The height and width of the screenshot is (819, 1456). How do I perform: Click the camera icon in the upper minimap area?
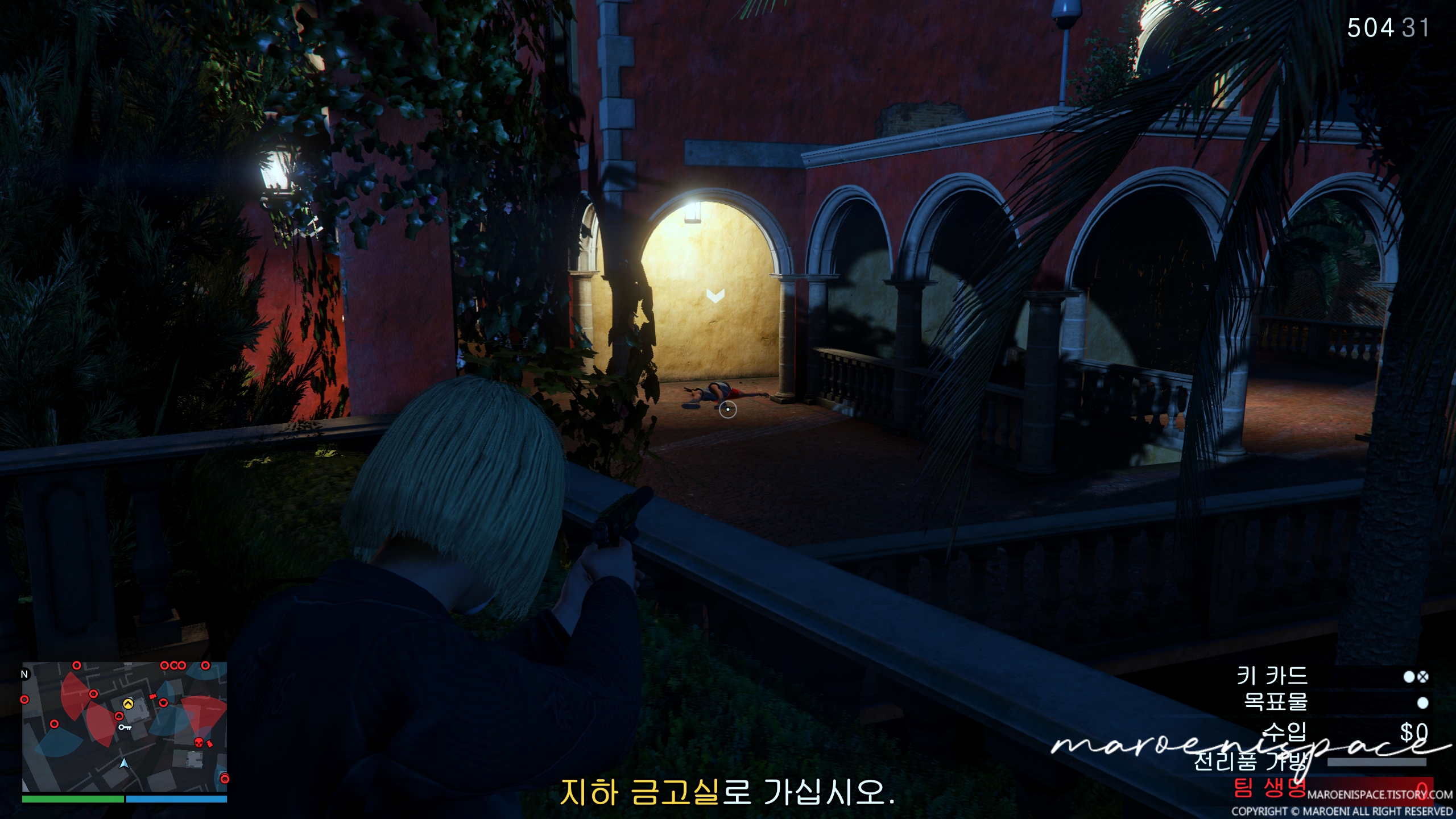152,697
